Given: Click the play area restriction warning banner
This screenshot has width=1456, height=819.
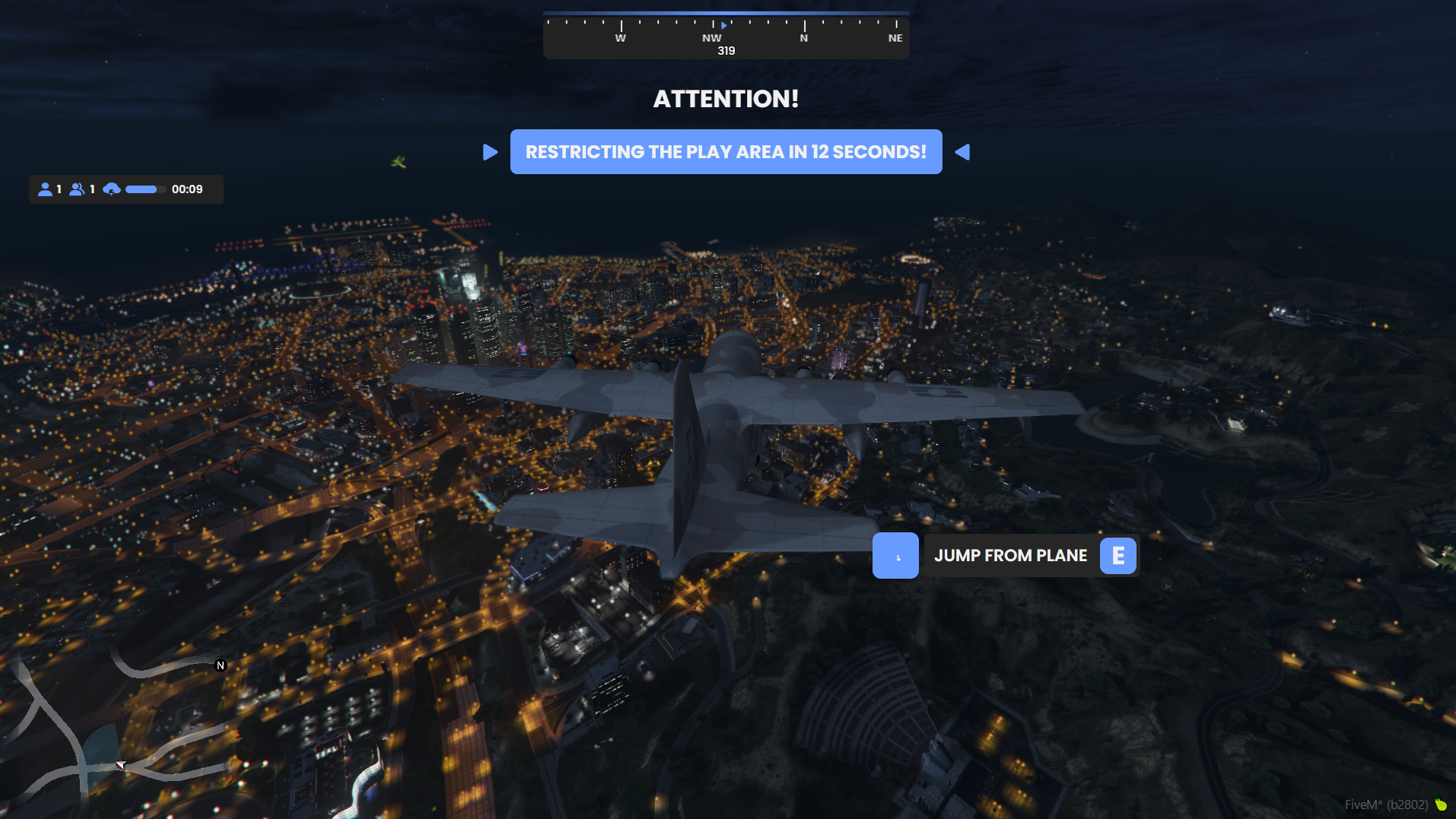Looking at the screenshot, I should [x=726, y=152].
